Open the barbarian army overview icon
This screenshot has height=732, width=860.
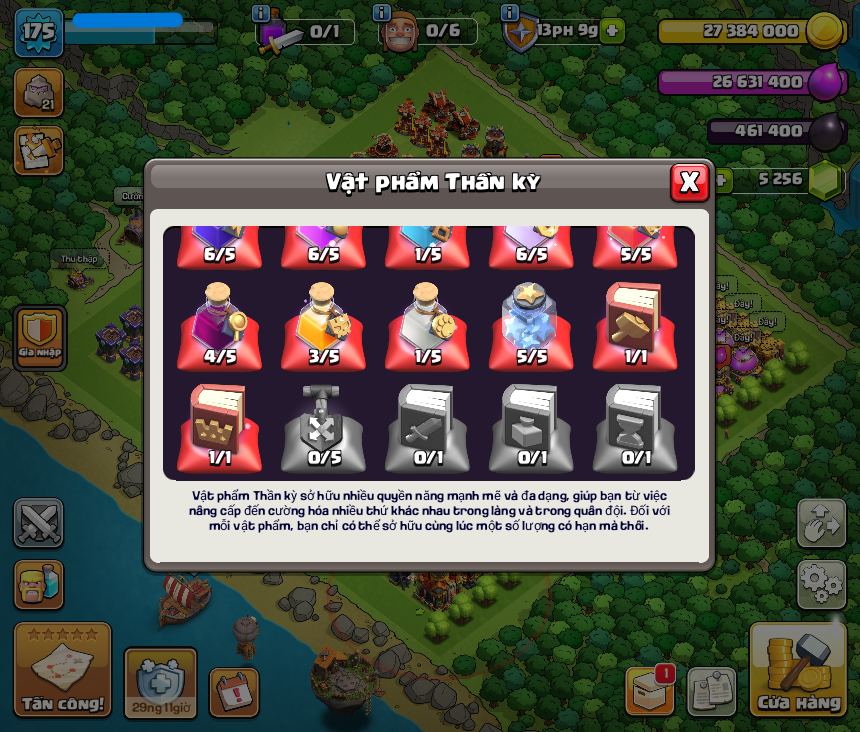tap(38, 584)
